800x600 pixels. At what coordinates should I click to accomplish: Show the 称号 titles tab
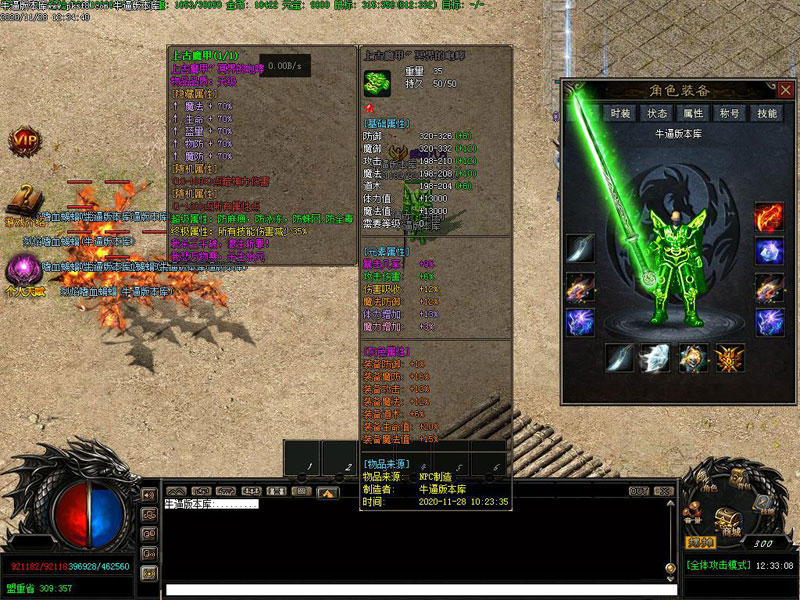(730, 114)
